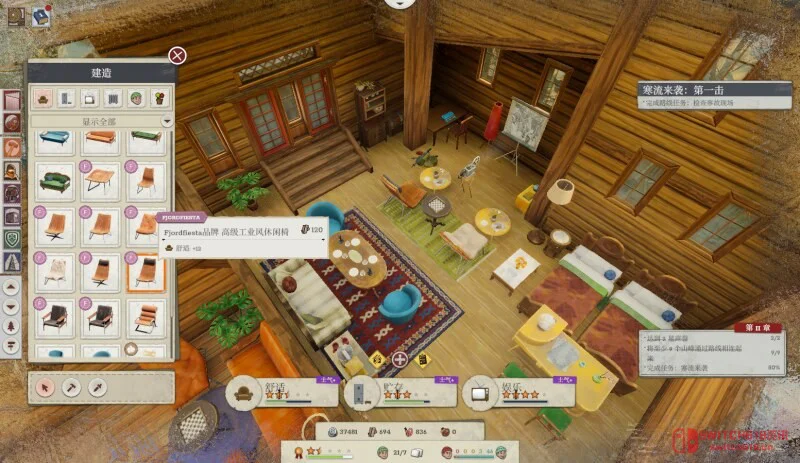Viewport: 800px width, 463px height.
Task: Select the armchair furniture category tab
Action: (42, 98)
